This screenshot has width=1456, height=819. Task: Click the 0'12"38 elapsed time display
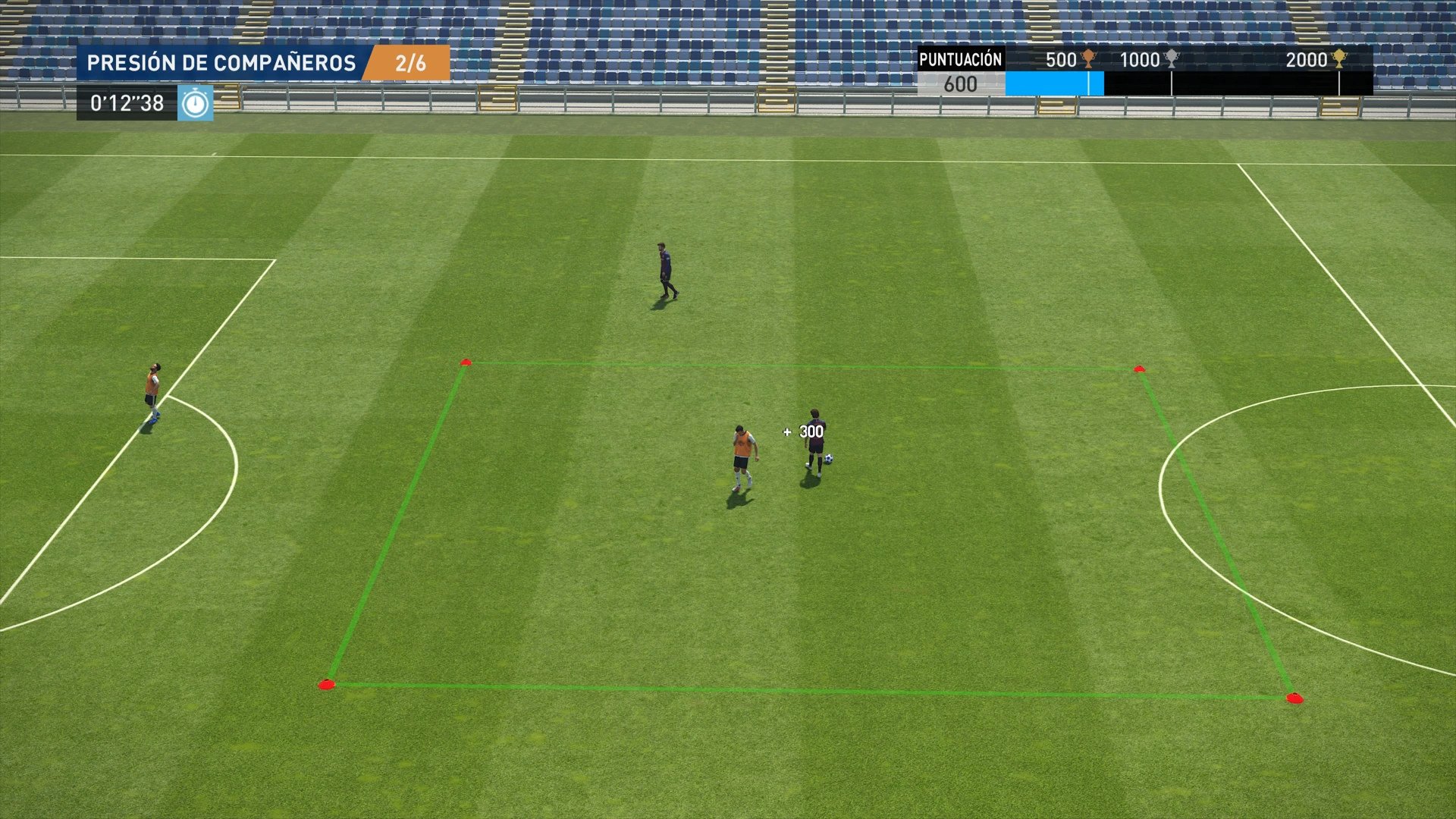(125, 102)
